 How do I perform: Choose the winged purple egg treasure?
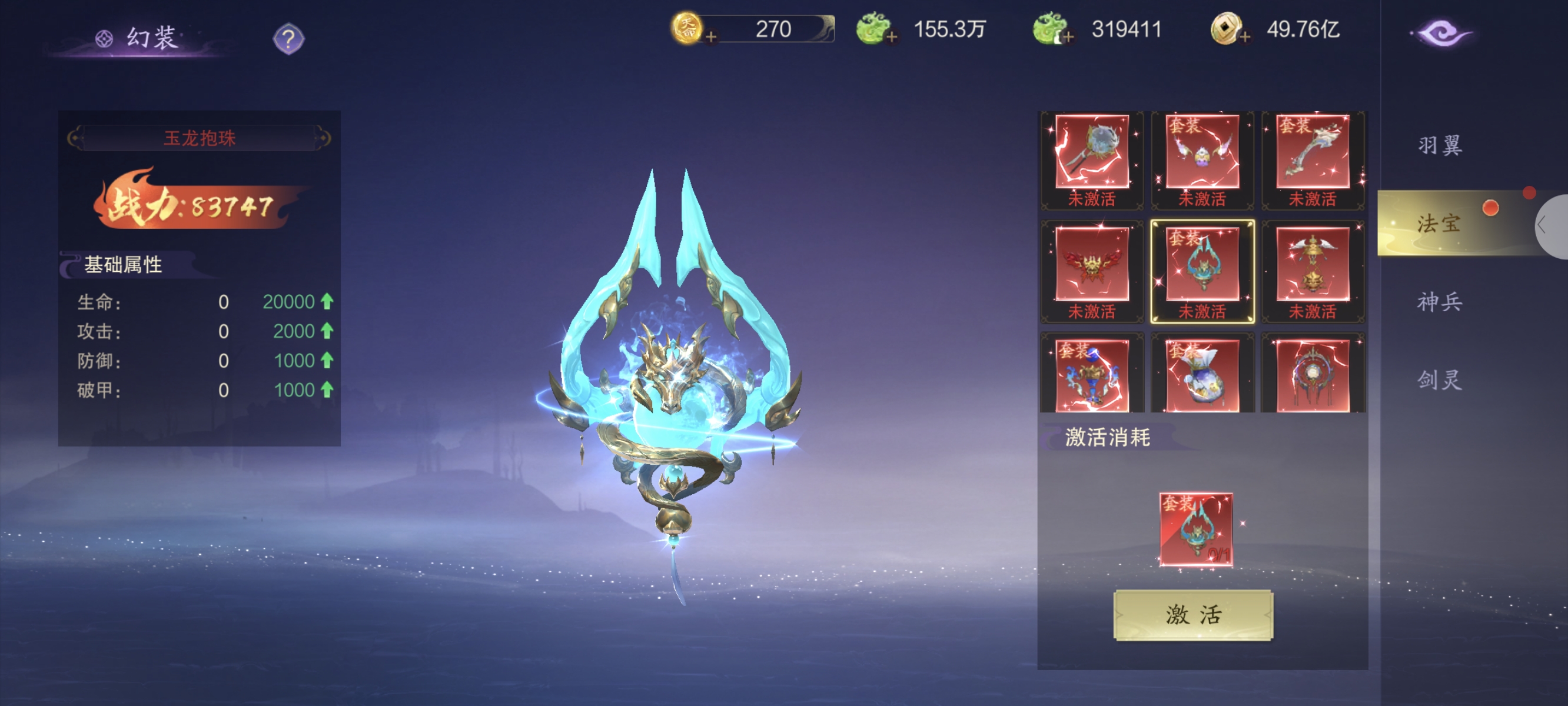tap(1202, 152)
